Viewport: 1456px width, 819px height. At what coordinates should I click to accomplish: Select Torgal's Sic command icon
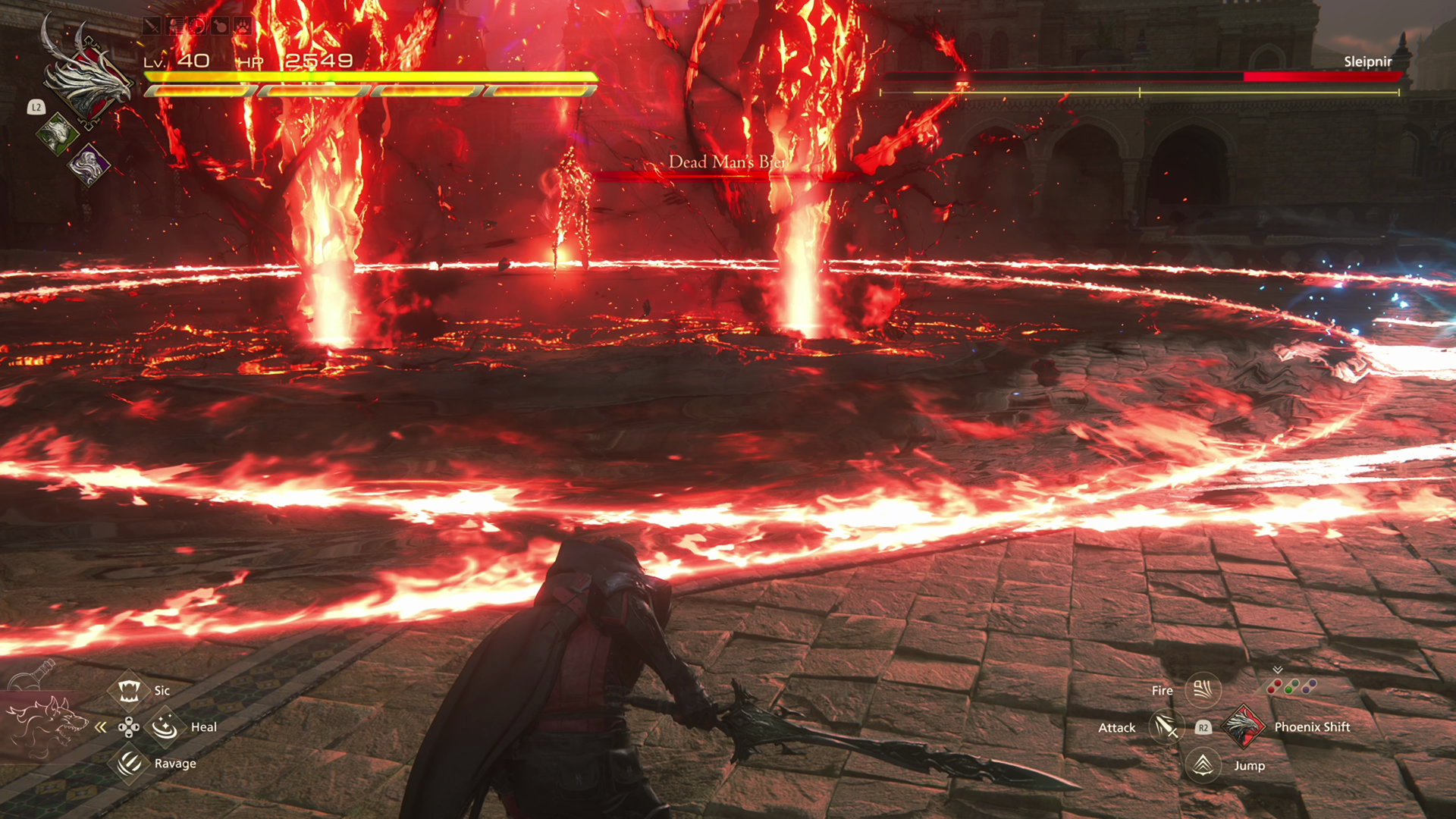pos(128,690)
